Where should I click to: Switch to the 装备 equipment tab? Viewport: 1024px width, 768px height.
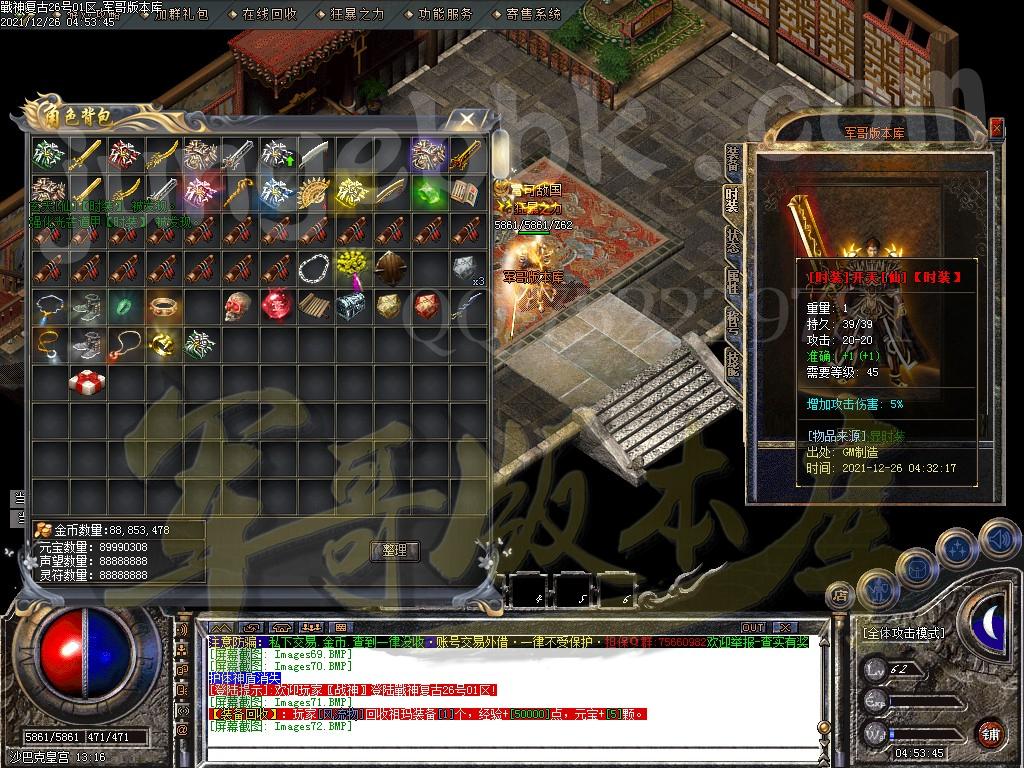[733, 159]
